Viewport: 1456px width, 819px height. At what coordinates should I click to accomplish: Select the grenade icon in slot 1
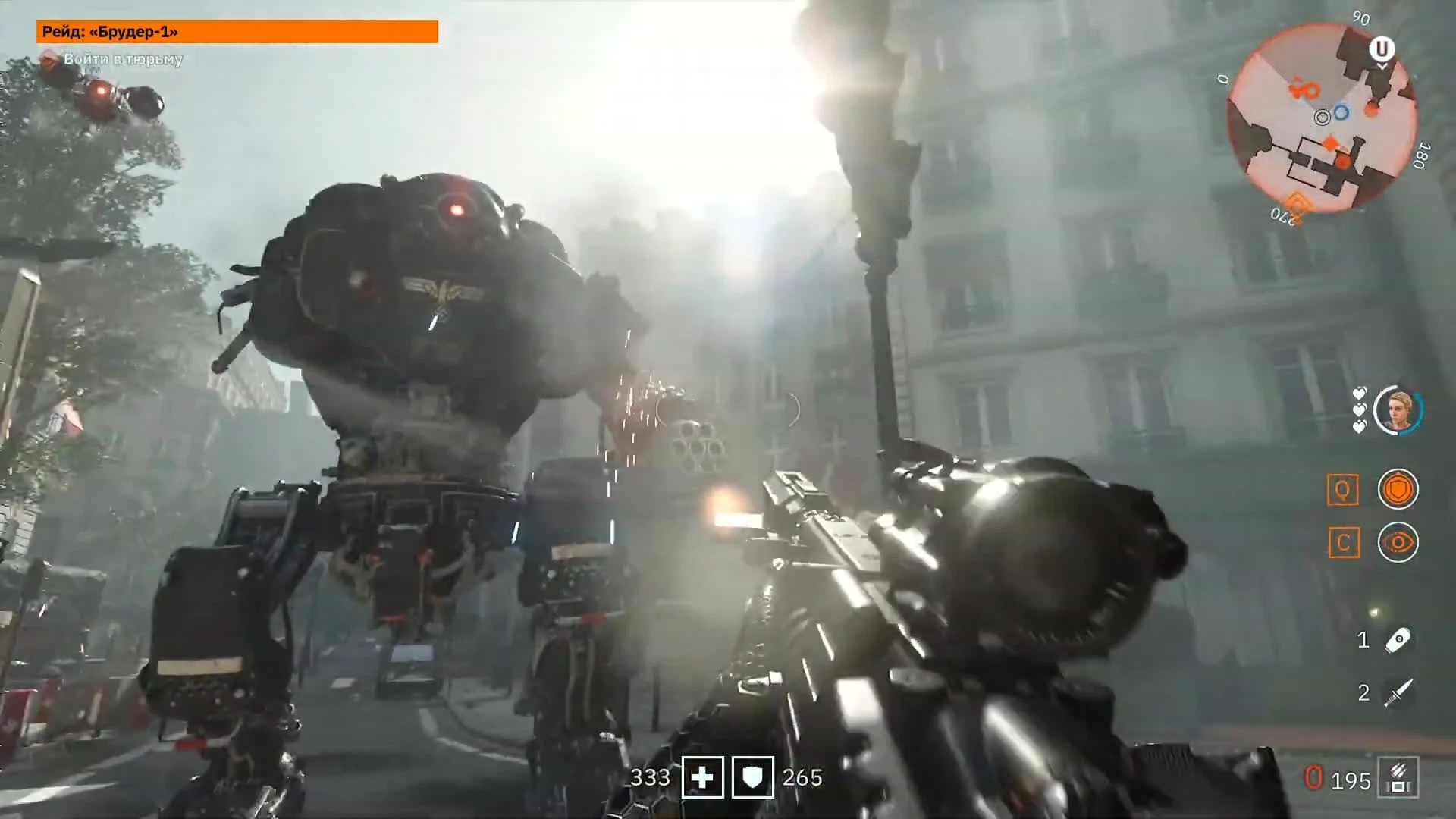(1398, 641)
